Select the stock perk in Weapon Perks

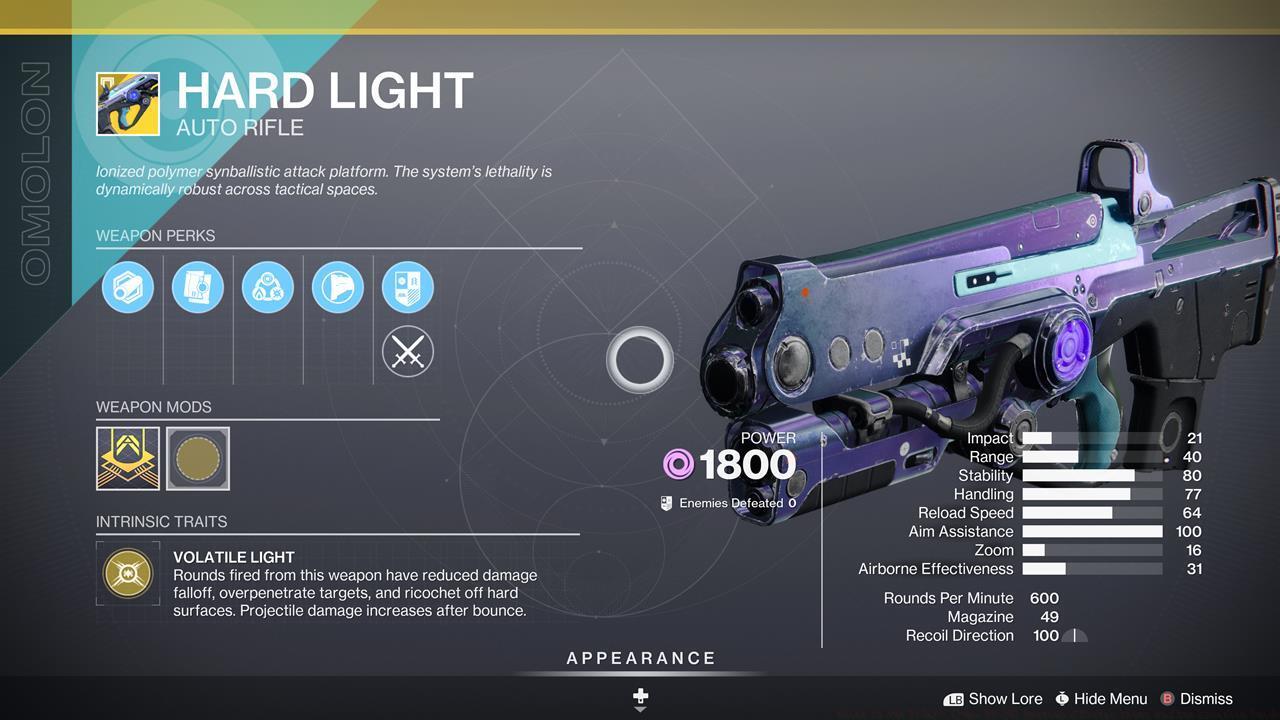tap(337, 287)
